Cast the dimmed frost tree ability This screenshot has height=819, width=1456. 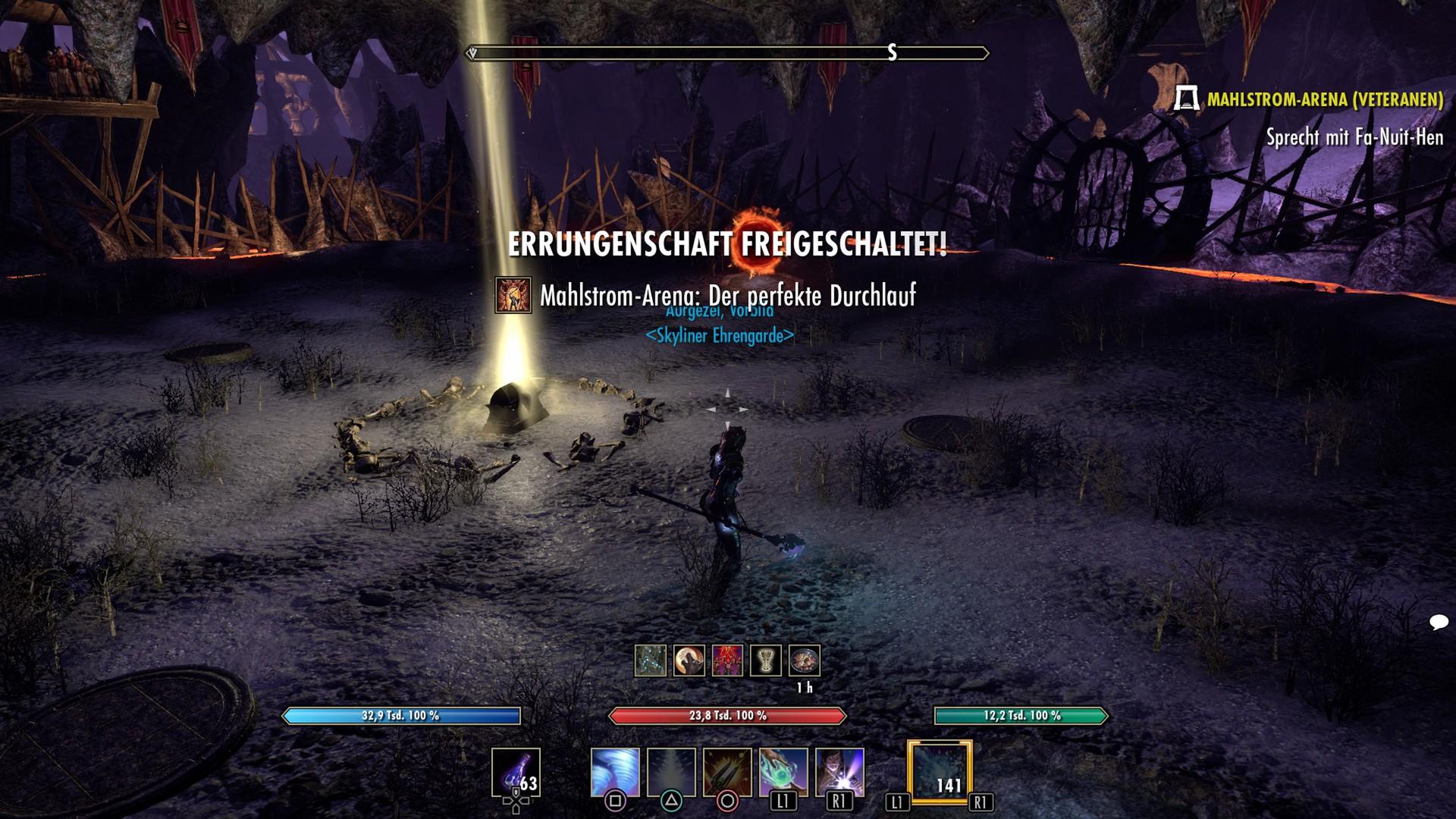[671, 773]
